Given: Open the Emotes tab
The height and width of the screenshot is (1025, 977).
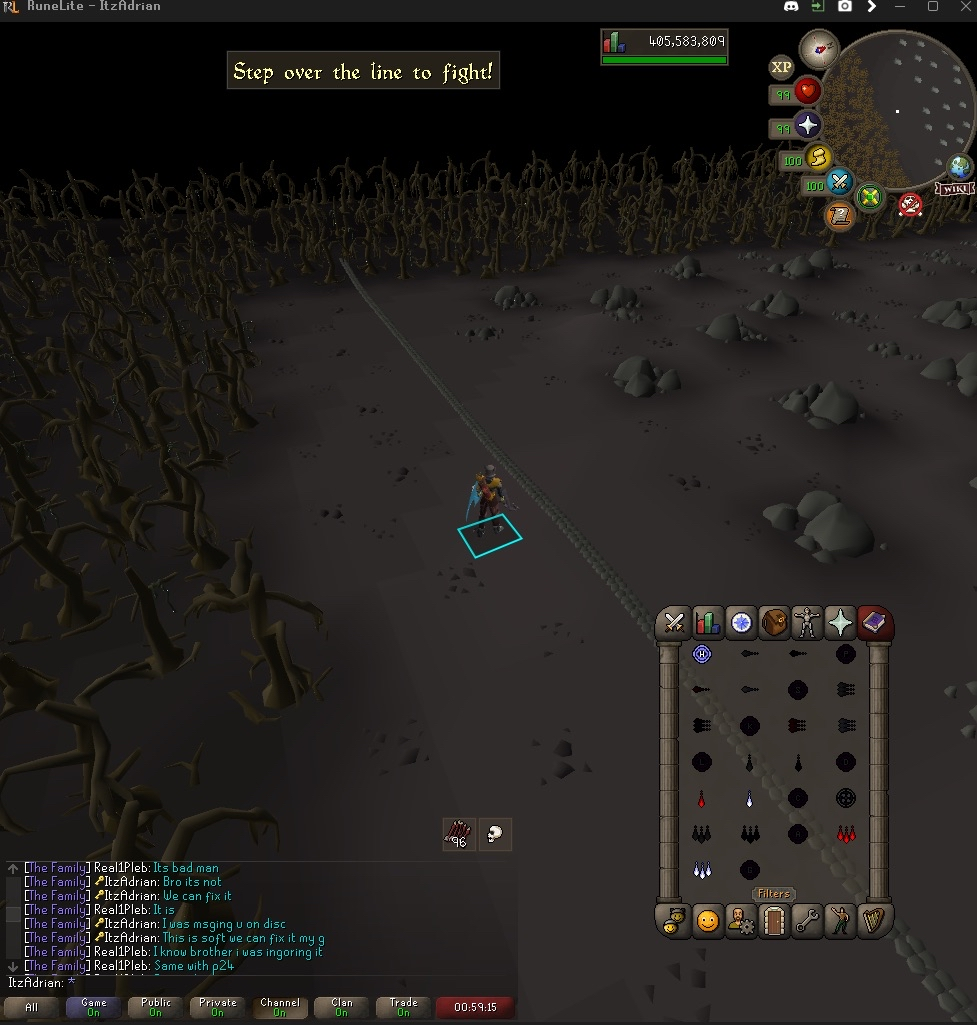Looking at the screenshot, I should click(x=841, y=920).
